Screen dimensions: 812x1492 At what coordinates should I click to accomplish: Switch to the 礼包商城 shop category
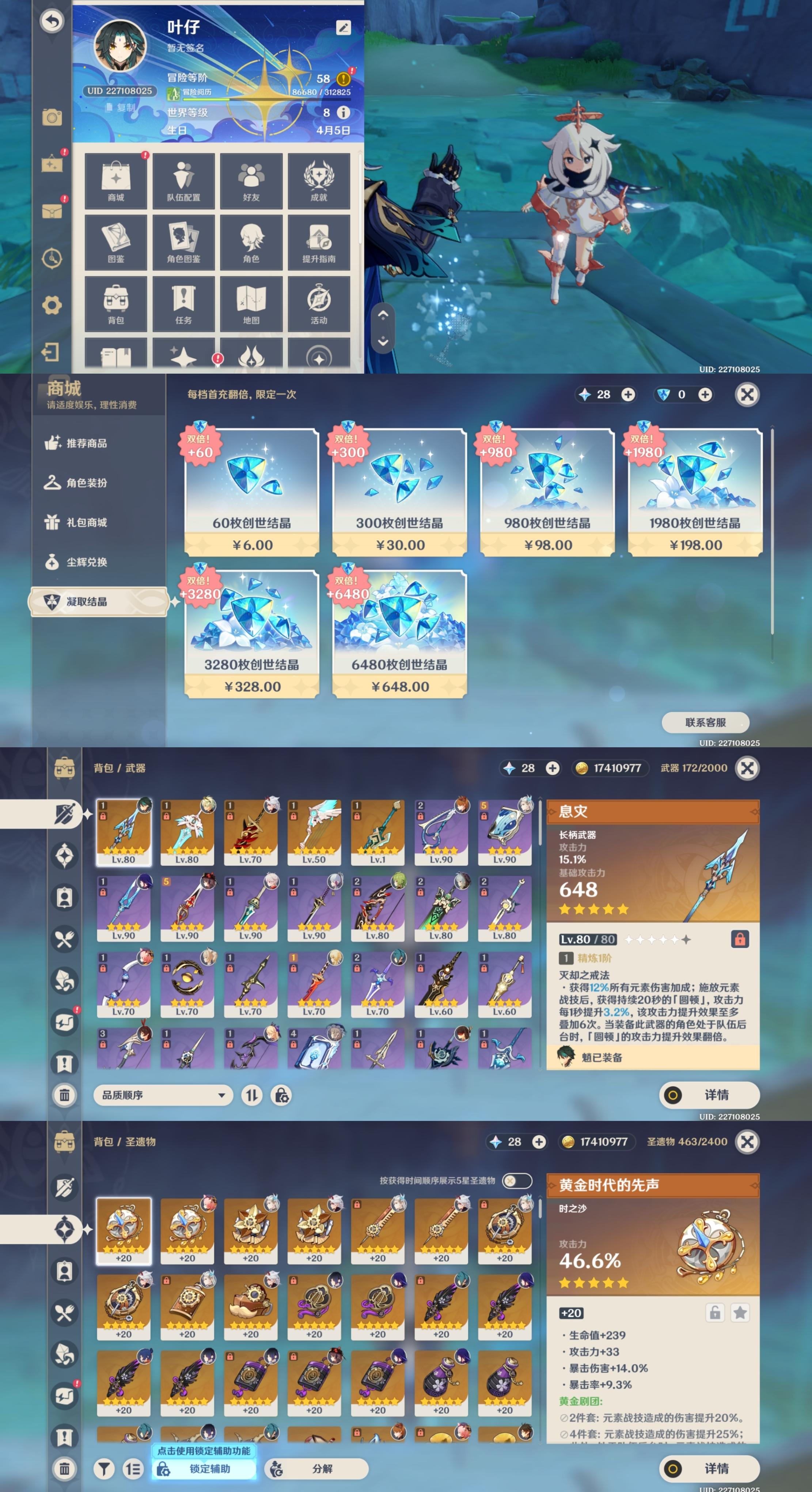coord(87,522)
